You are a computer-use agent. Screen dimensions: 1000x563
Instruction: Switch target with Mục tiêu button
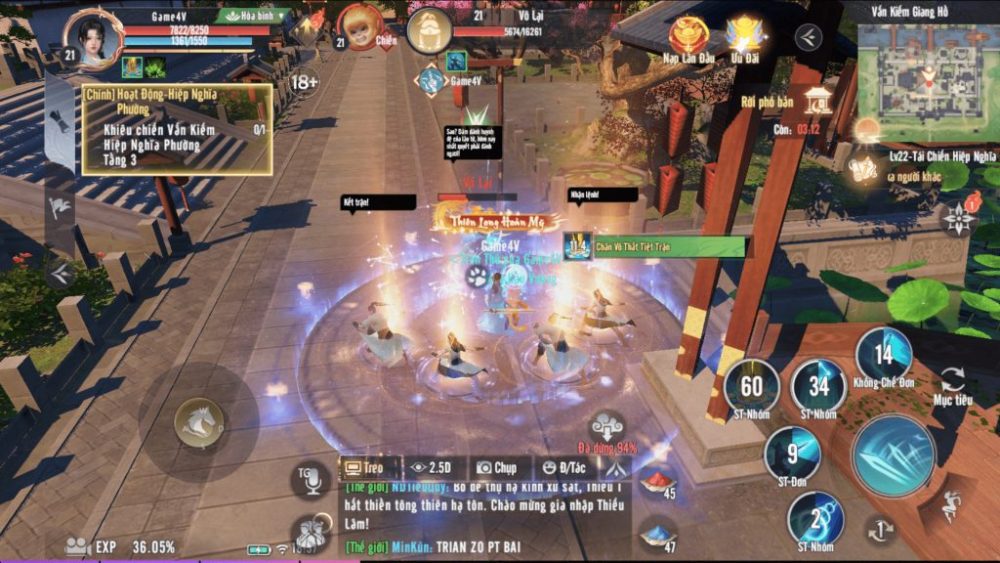click(x=952, y=384)
